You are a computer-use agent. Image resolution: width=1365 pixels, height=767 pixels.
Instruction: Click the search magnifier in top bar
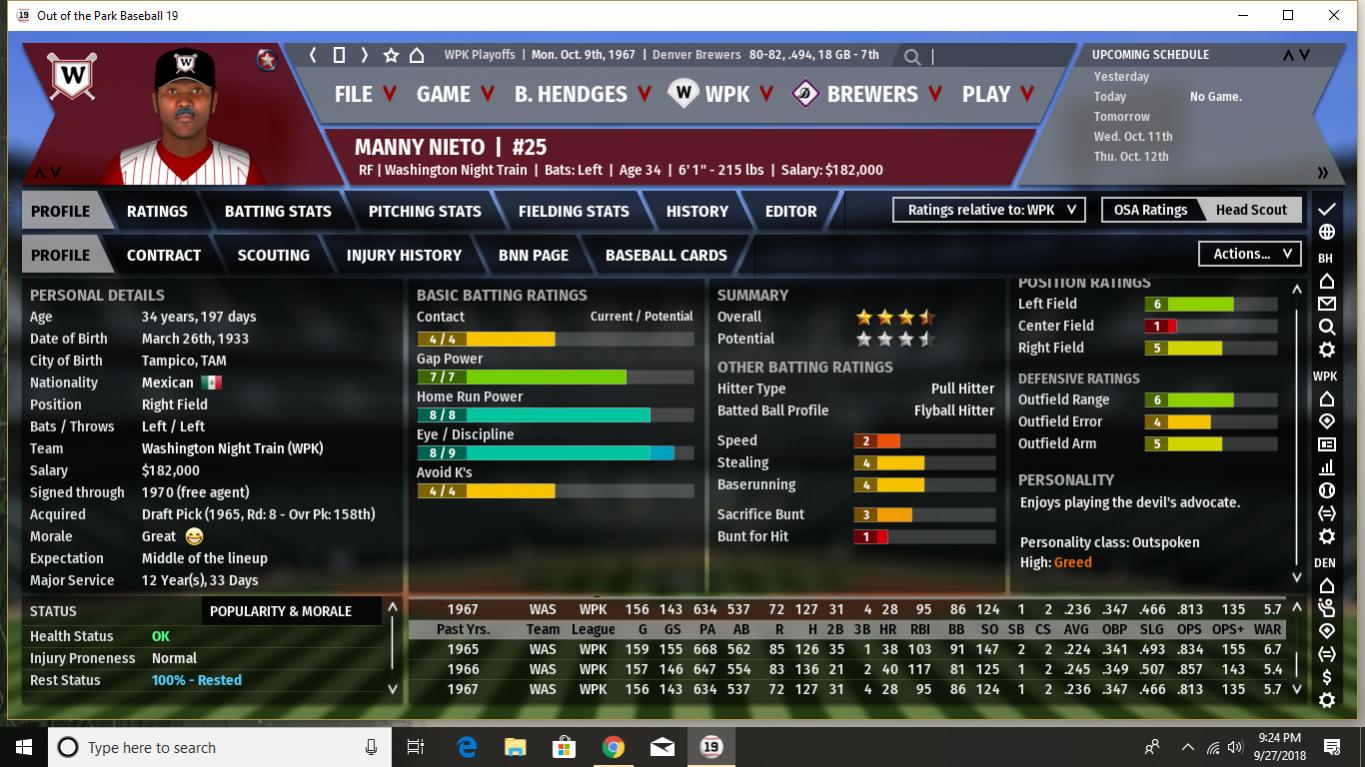coord(912,57)
